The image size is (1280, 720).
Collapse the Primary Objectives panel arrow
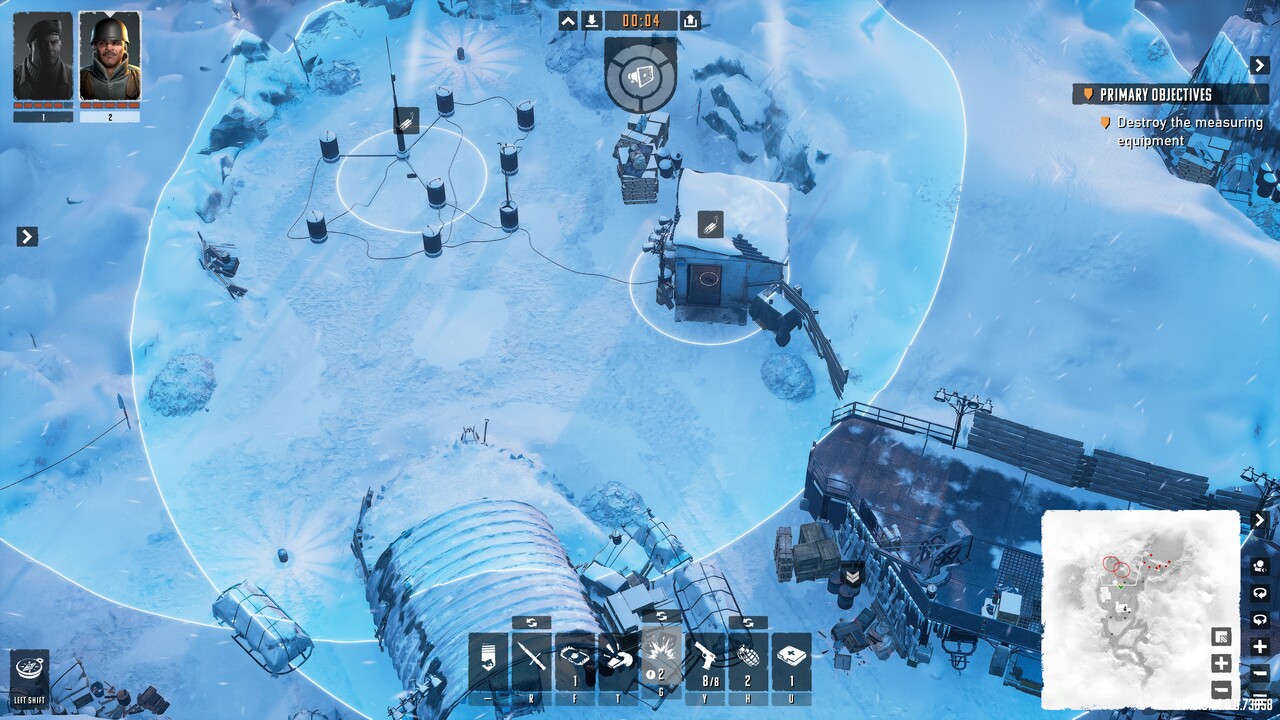[1259, 65]
